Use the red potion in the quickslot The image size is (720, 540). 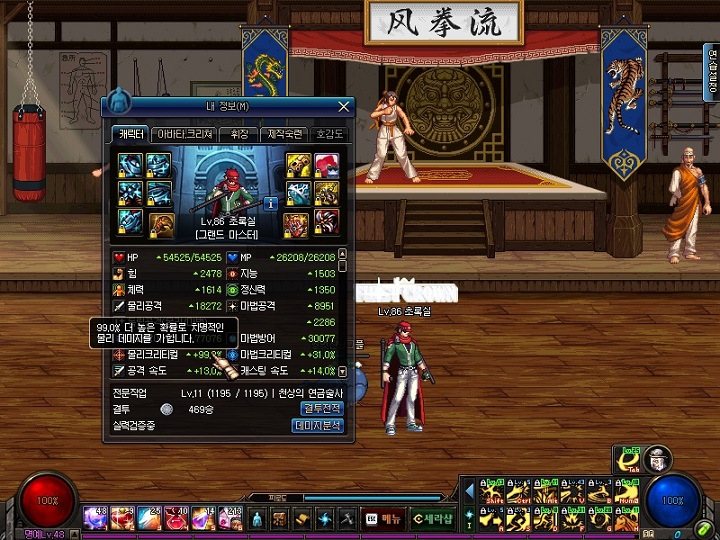174,518
